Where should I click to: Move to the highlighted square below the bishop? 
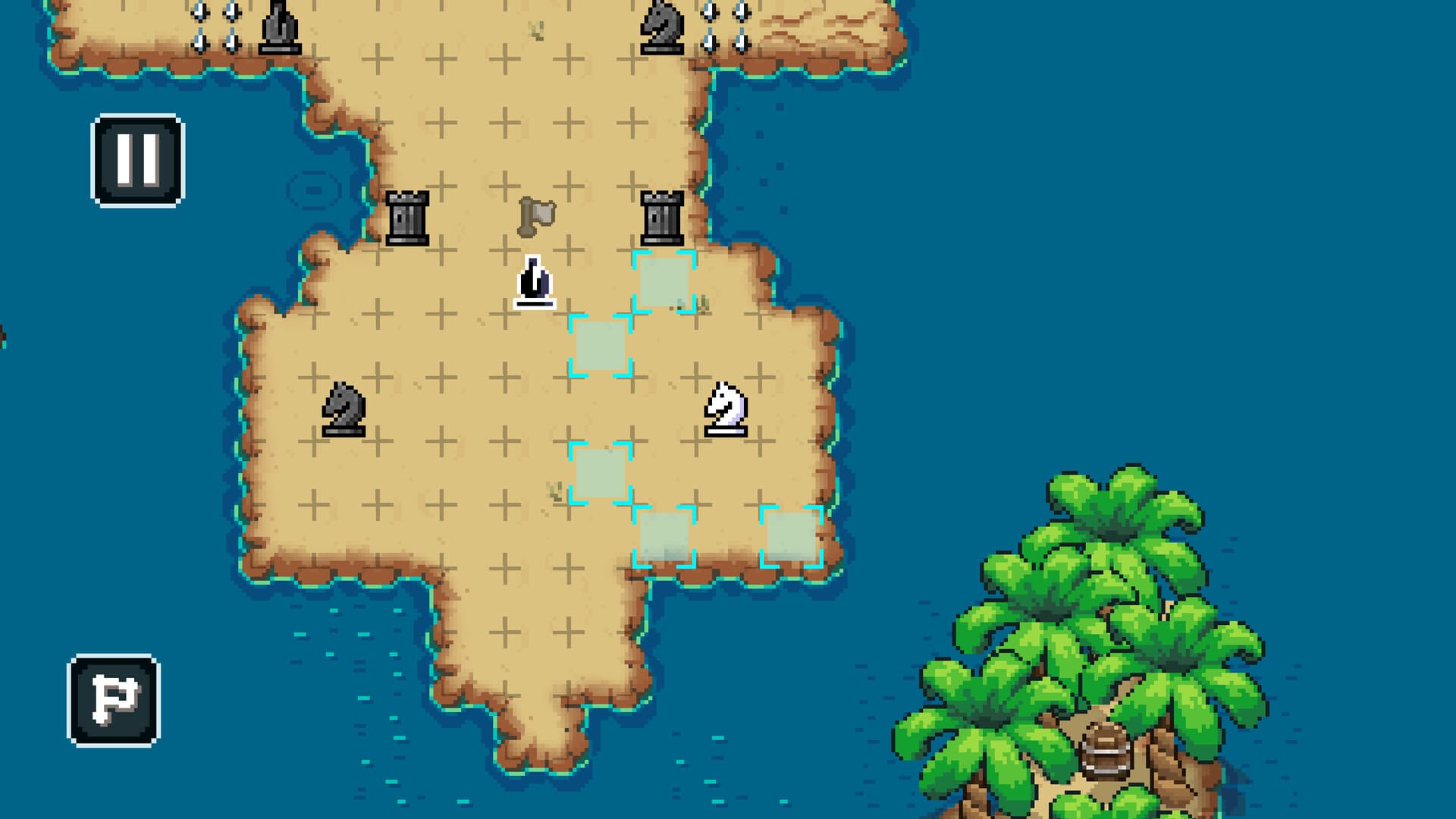point(599,347)
